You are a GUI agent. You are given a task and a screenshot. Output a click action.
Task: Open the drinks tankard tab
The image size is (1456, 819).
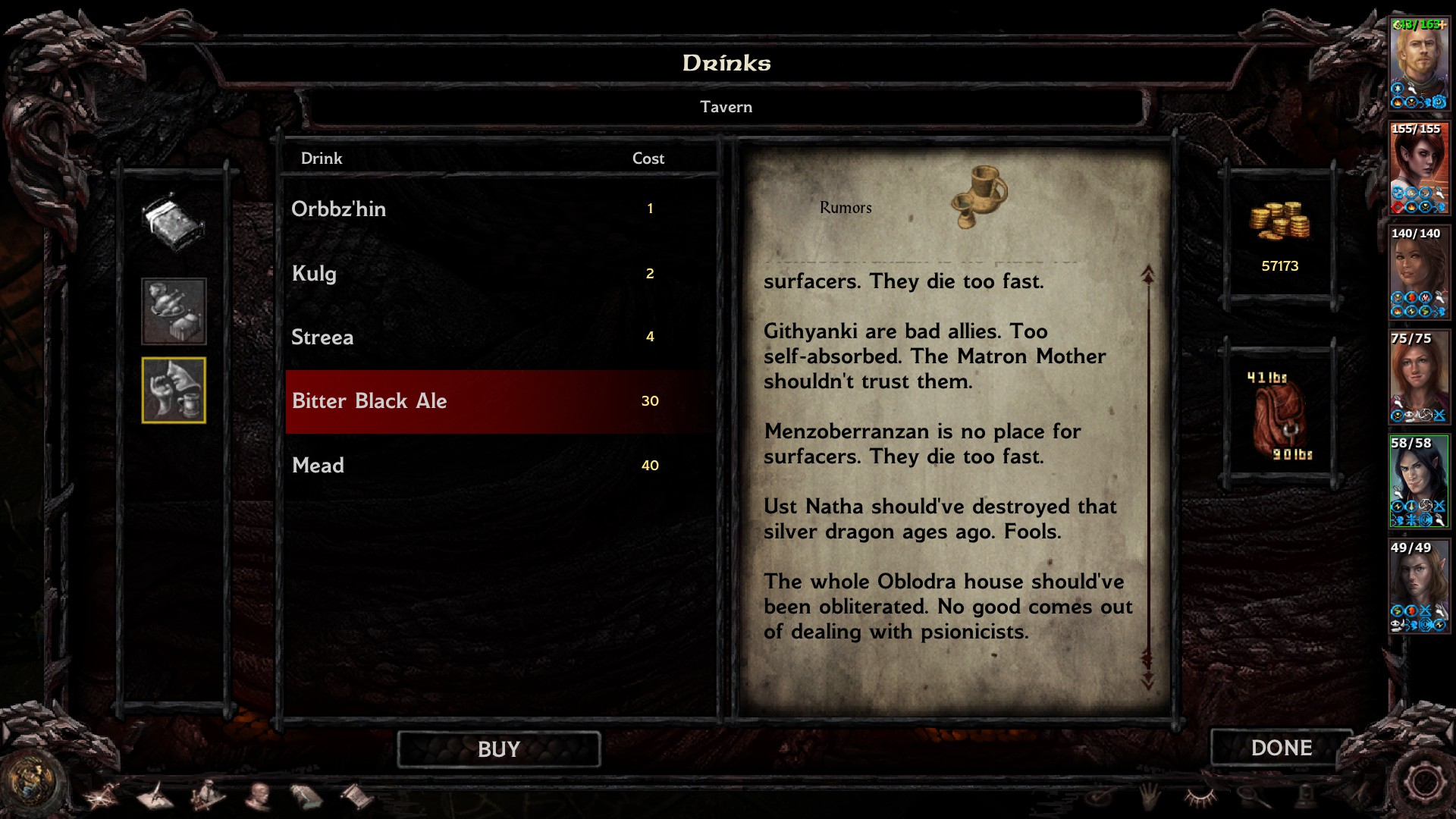(x=174, y=390)
